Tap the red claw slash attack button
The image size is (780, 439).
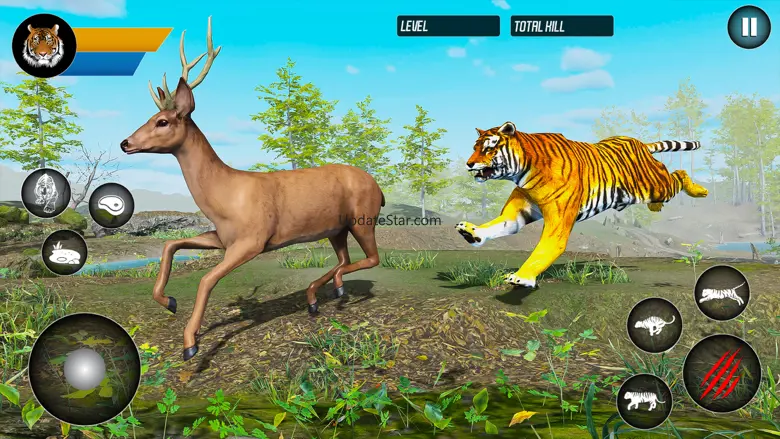721,373
